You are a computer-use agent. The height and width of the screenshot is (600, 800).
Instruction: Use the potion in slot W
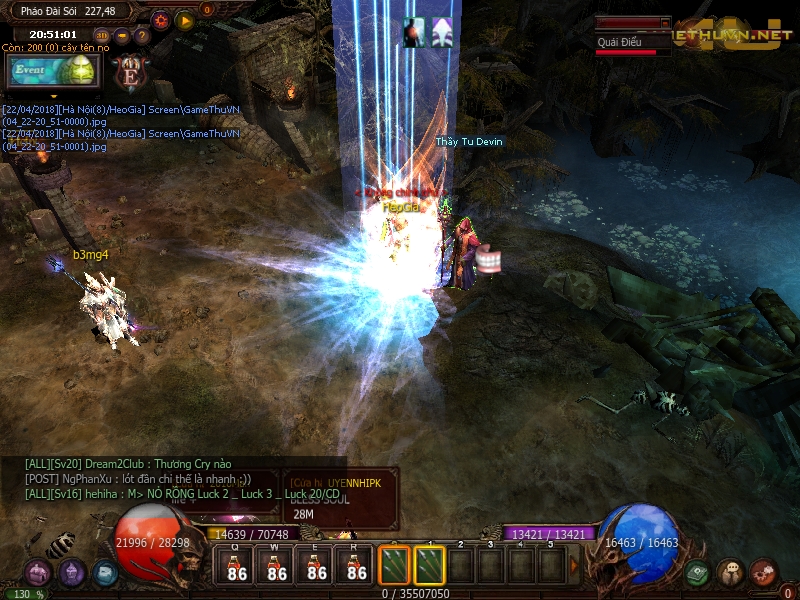[277, 566]
